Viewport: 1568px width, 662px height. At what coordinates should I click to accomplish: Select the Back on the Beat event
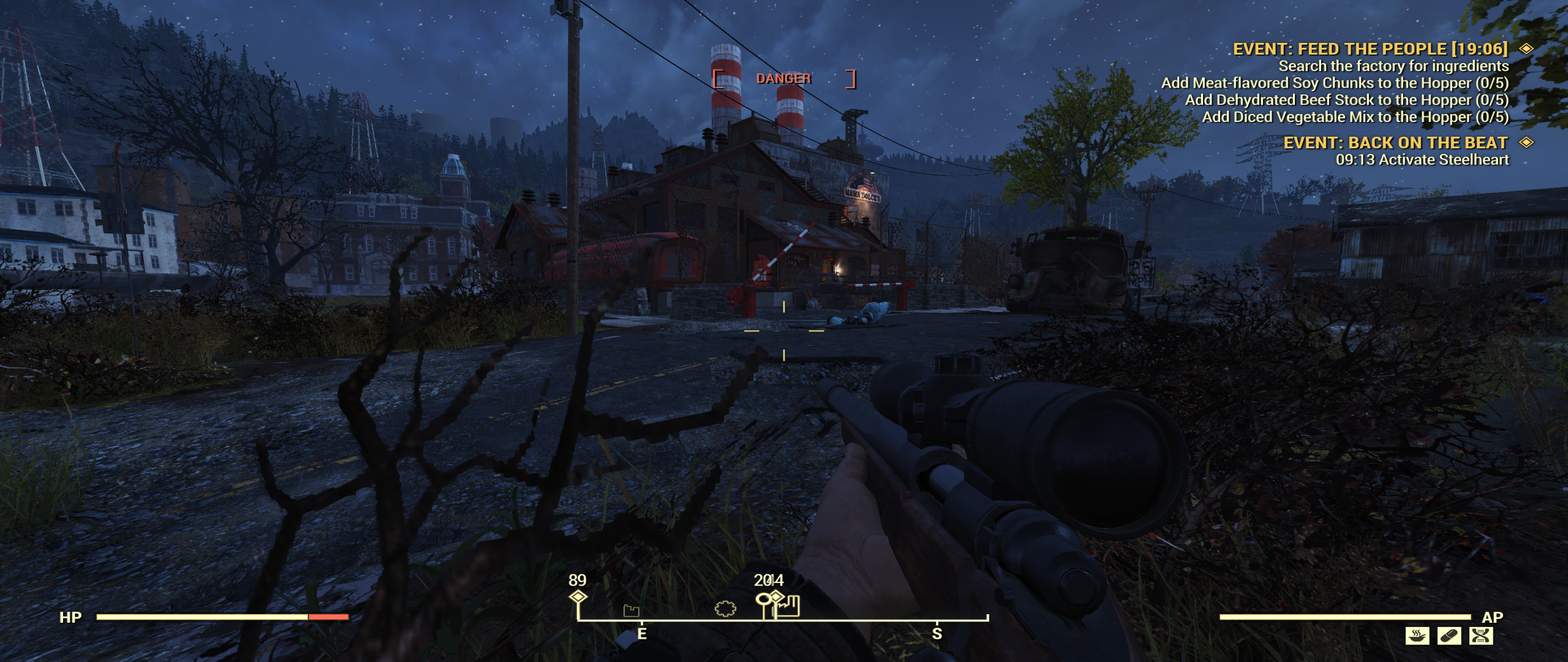pos(1395,143)
